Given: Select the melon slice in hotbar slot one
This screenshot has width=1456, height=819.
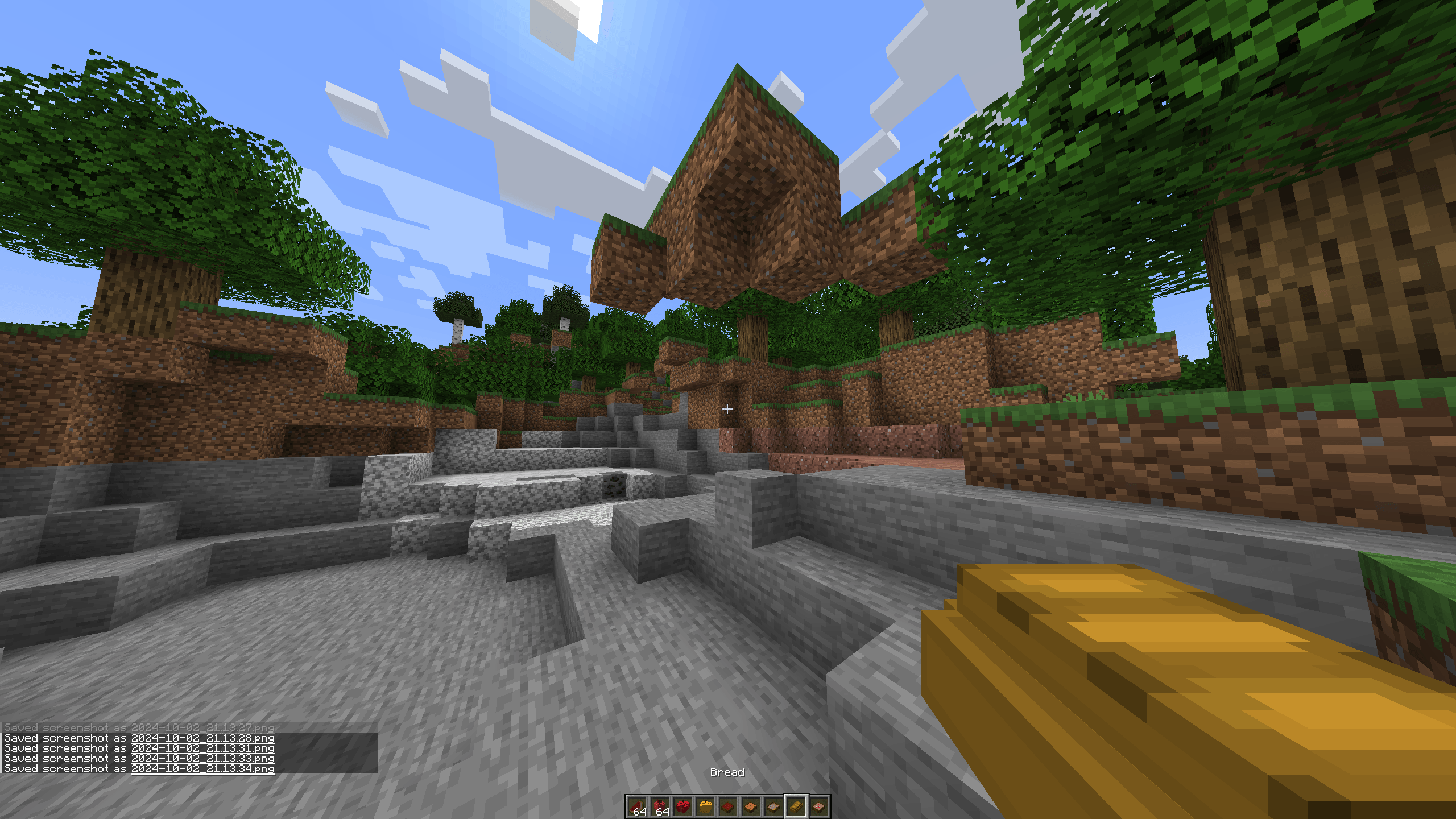Looking at the screenshot, I should (x=637, y=806).
